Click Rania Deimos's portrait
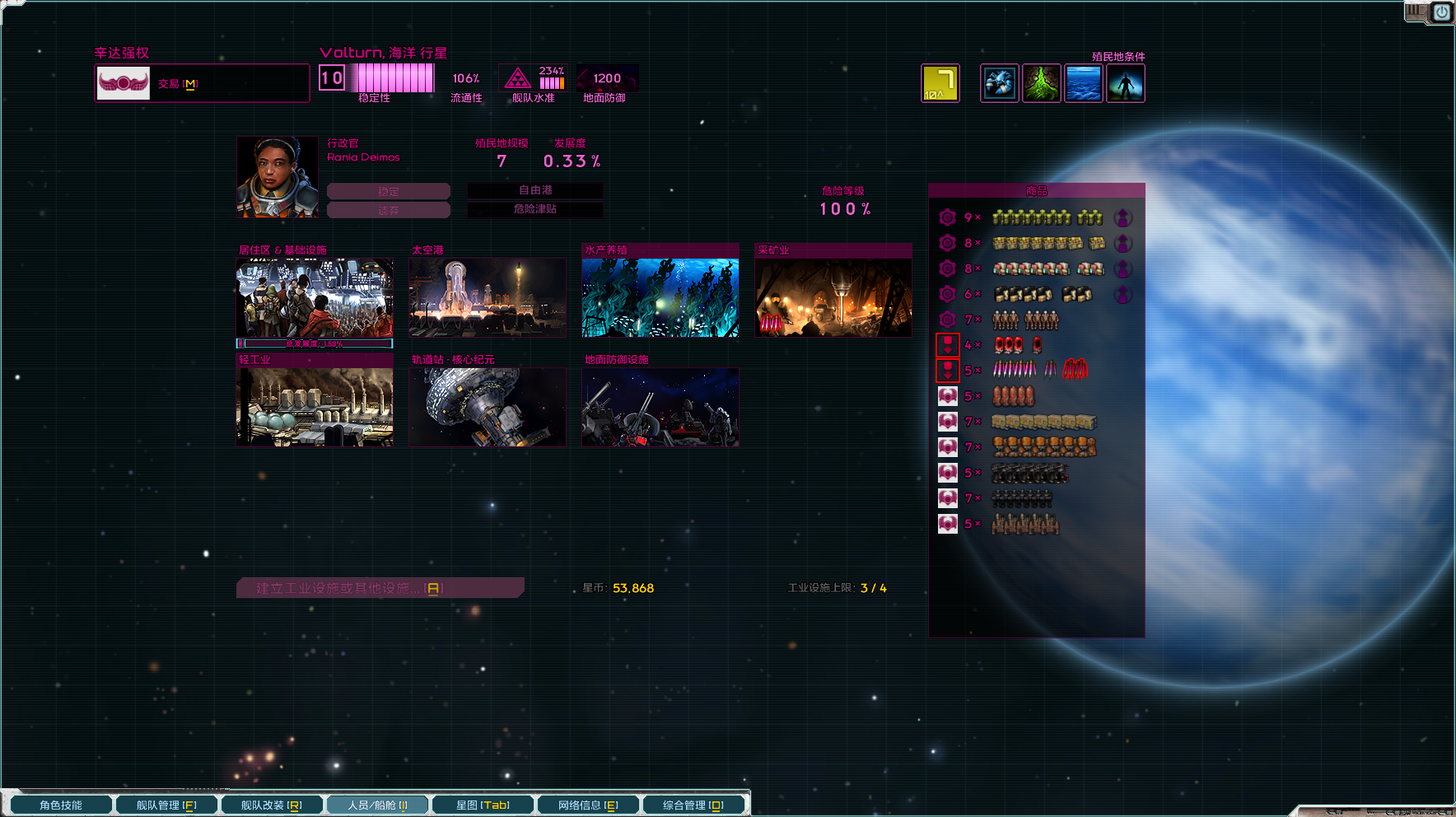This screenshot has height=817, width=1456. (x=277, y=176)
